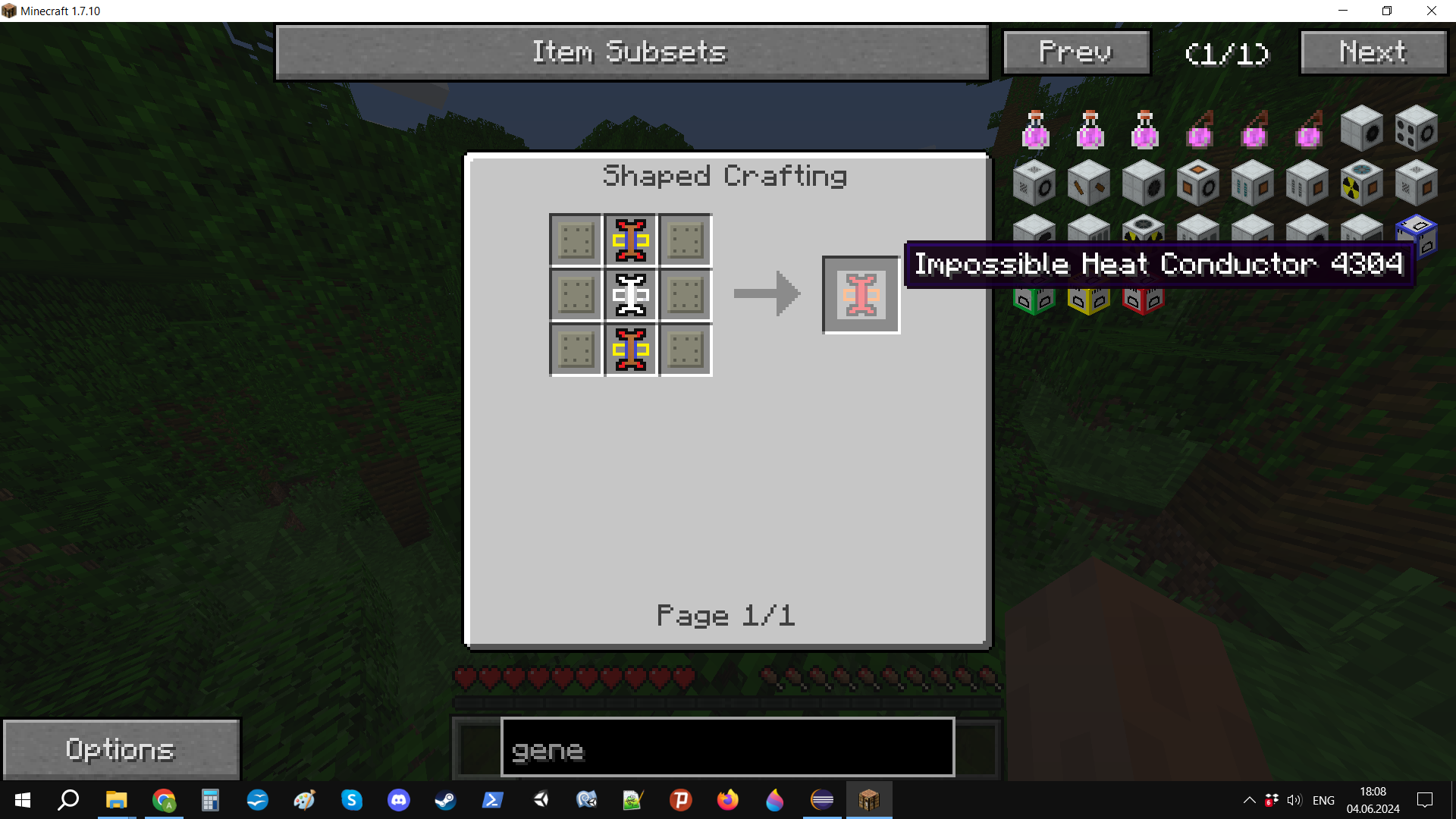This screenshot has width=1456, height=819.
Task: Pick the block with the full radiation symbol
Action: point(1361,184)
